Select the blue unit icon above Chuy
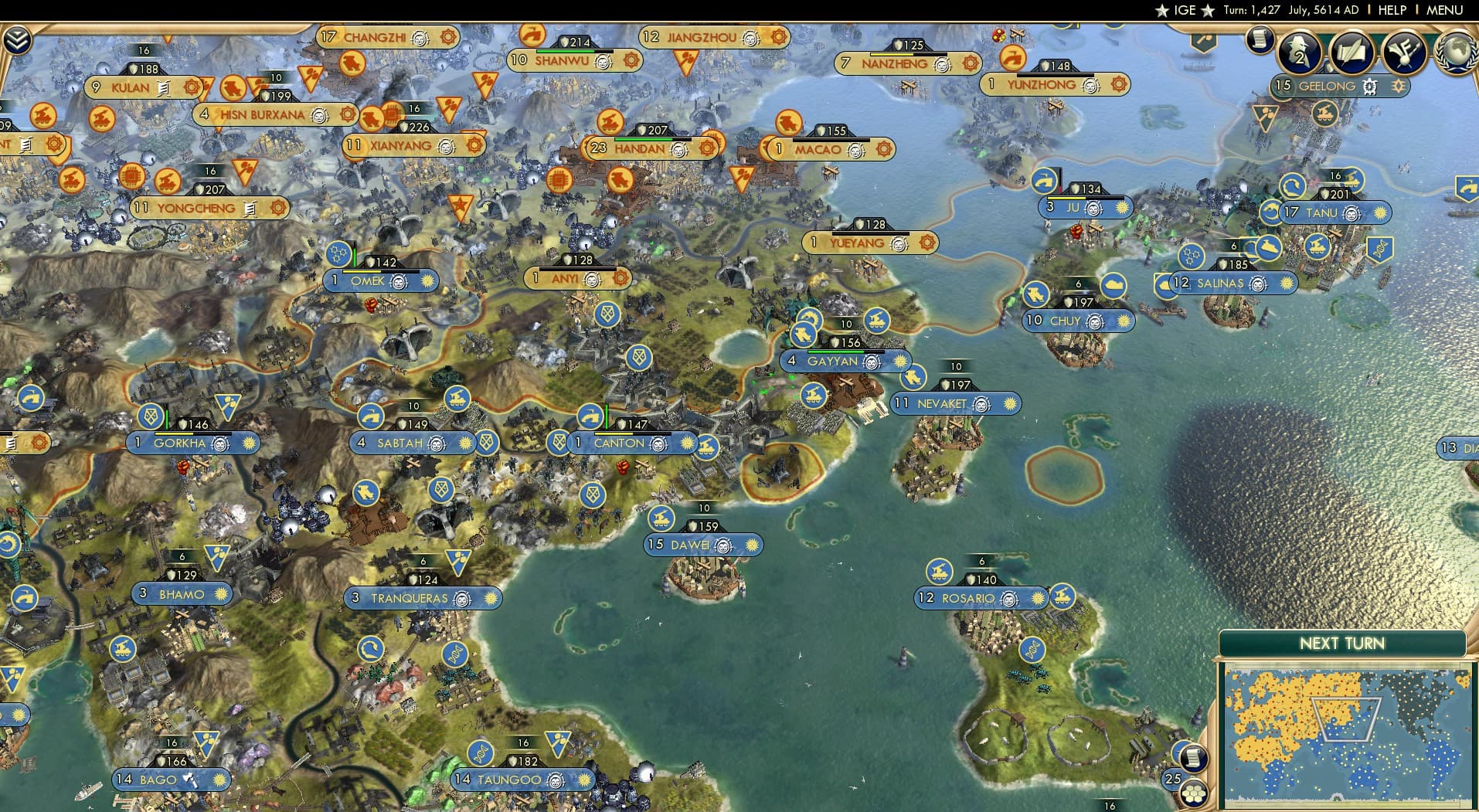Screen dimensions: 1479x812 pyautogui.click(x=1035, y=294)
